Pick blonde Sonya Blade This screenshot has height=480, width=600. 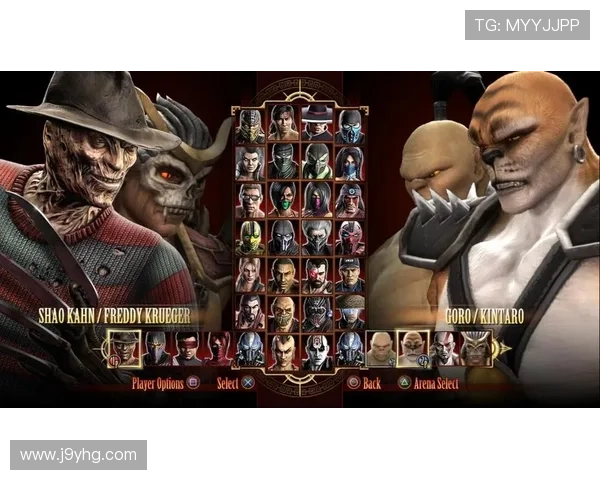tap(251, 275)
